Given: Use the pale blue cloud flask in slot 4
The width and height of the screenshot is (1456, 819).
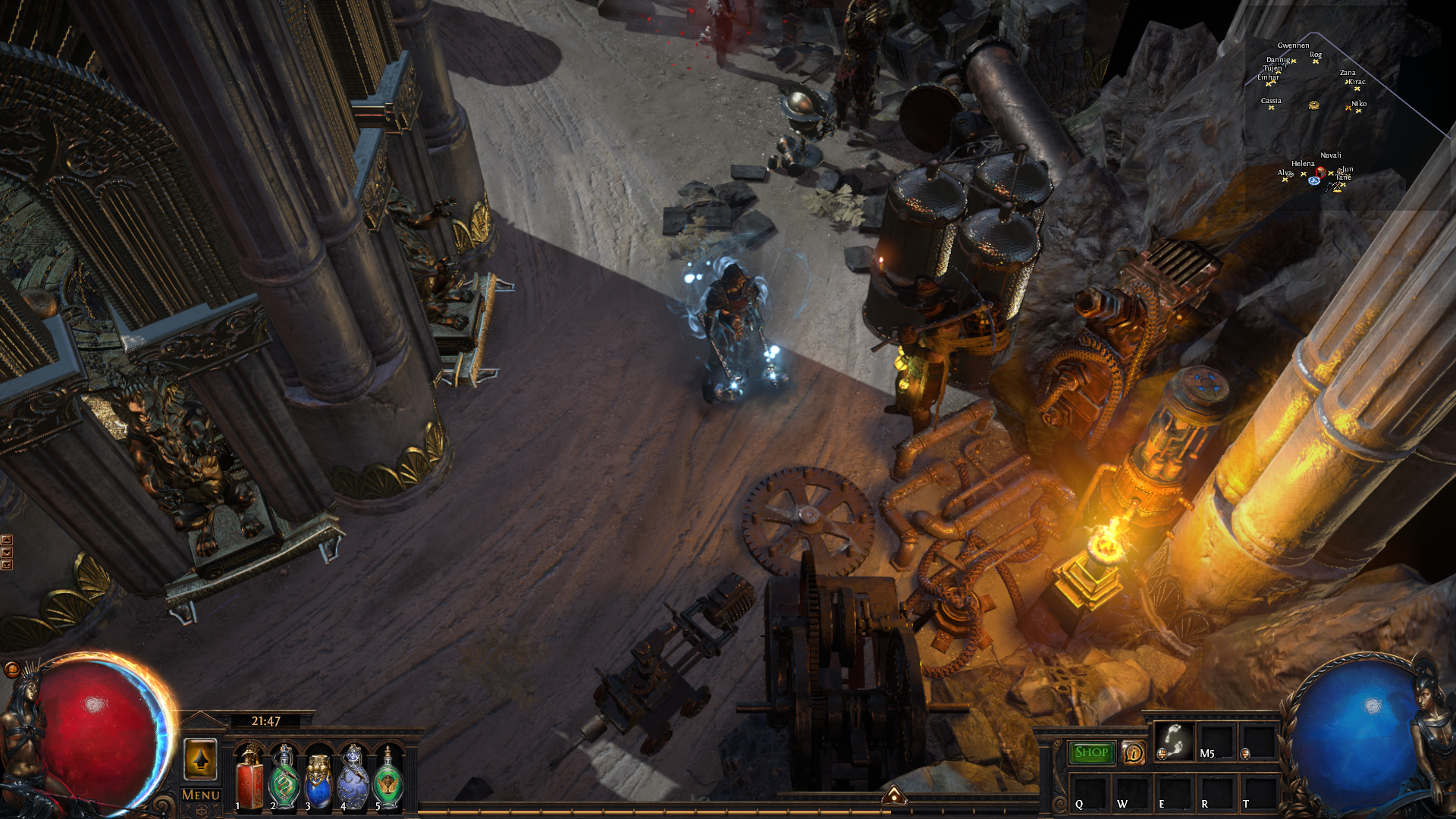Looking at the screenshot, I should point(353,779).
